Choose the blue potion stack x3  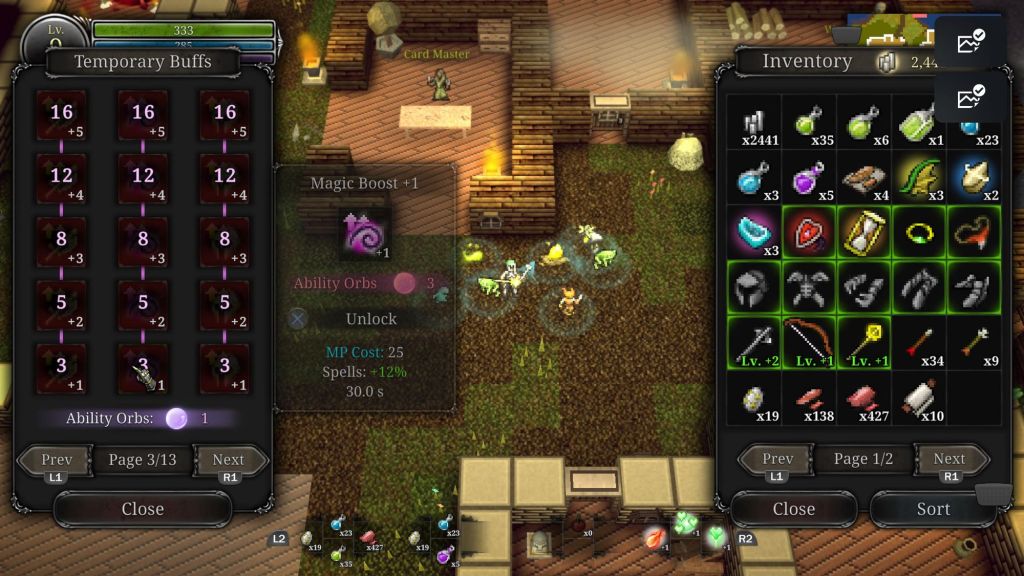coord(754,178)
